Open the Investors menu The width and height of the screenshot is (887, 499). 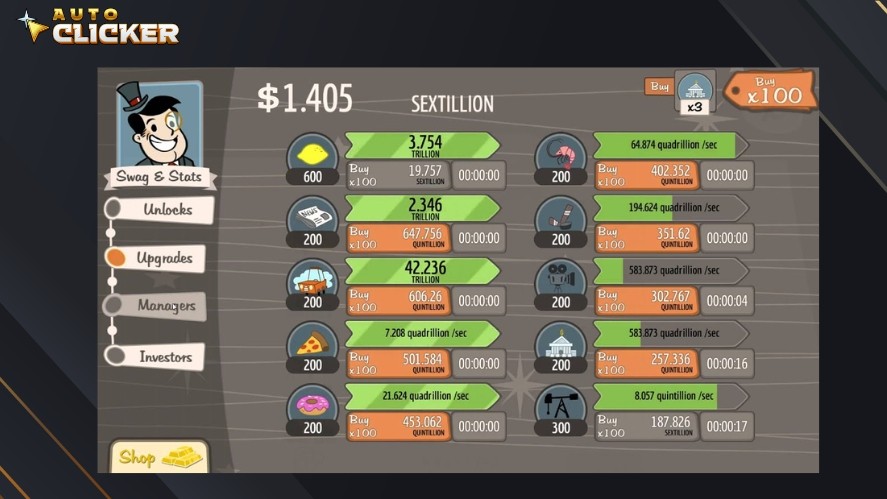(164, 356)
